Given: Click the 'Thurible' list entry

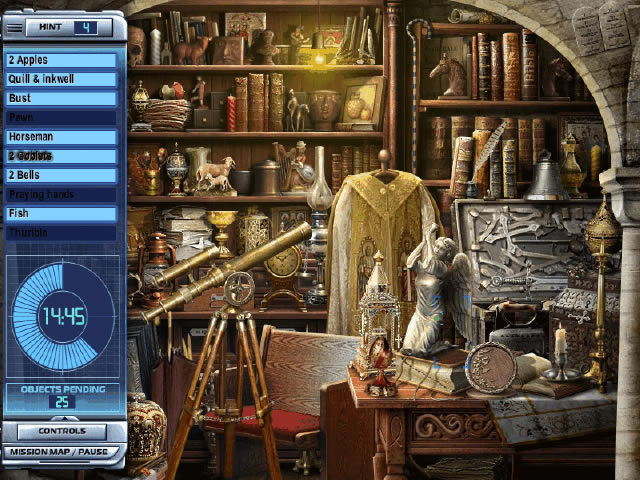Looking at the screenshot, I should point(62,232).
